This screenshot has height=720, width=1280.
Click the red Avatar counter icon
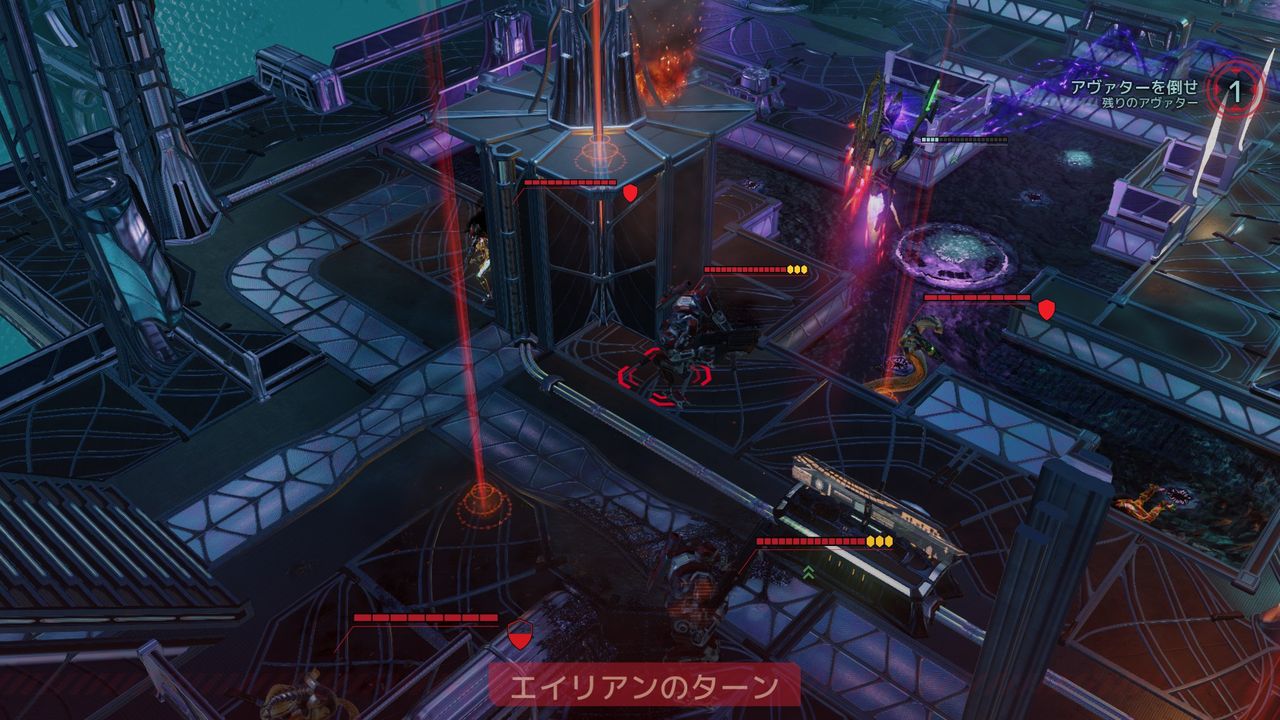(x=1237, y=89)
